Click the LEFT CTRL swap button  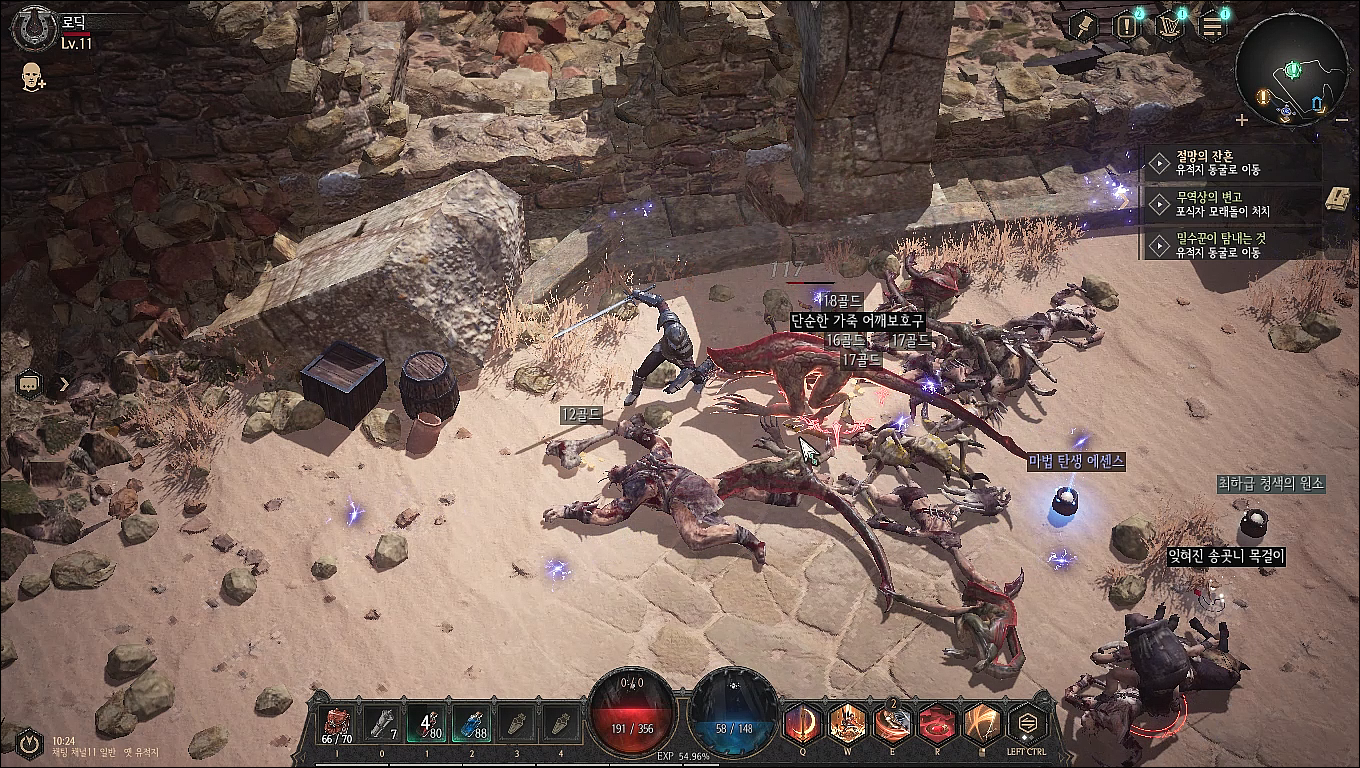pos(1027,722)
